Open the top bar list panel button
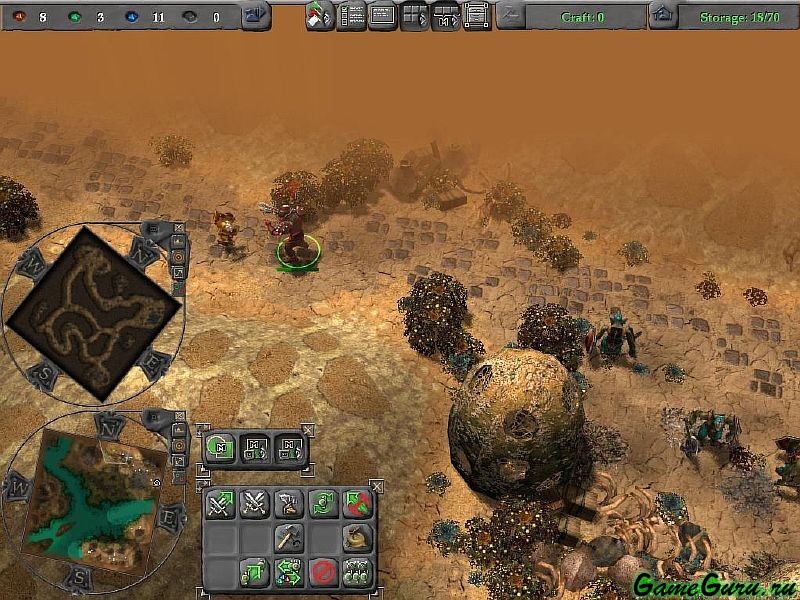800x600 pixels. click(x=351, y=16)
